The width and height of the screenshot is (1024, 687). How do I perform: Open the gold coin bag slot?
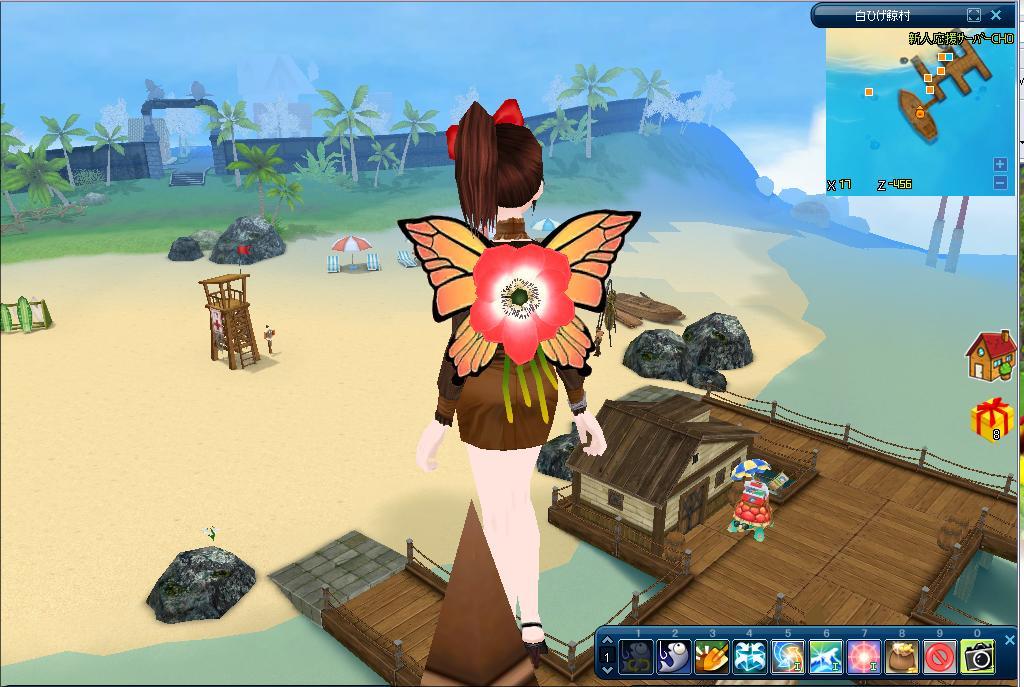(x=902, y=657)
